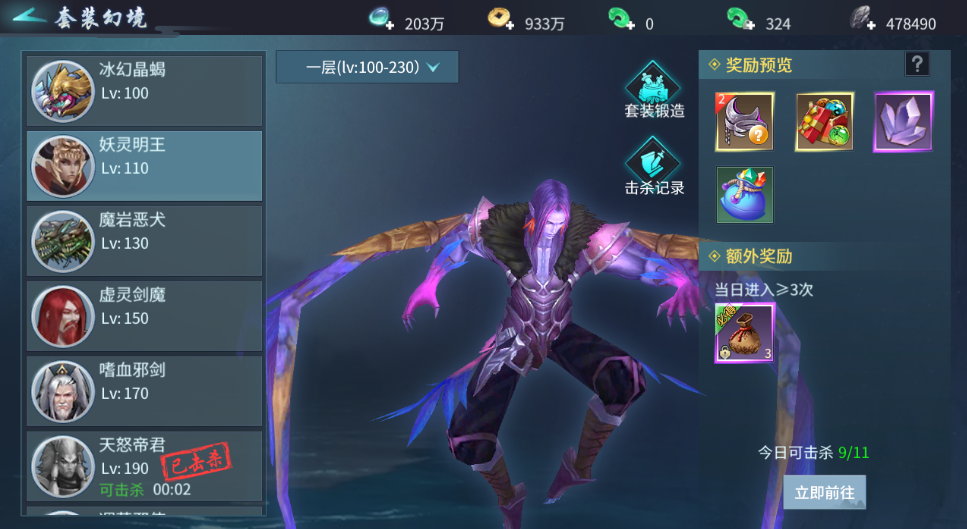
Task: Select boss 嗜血邪剑 Lv 170
Action: (x=145, y=391)
